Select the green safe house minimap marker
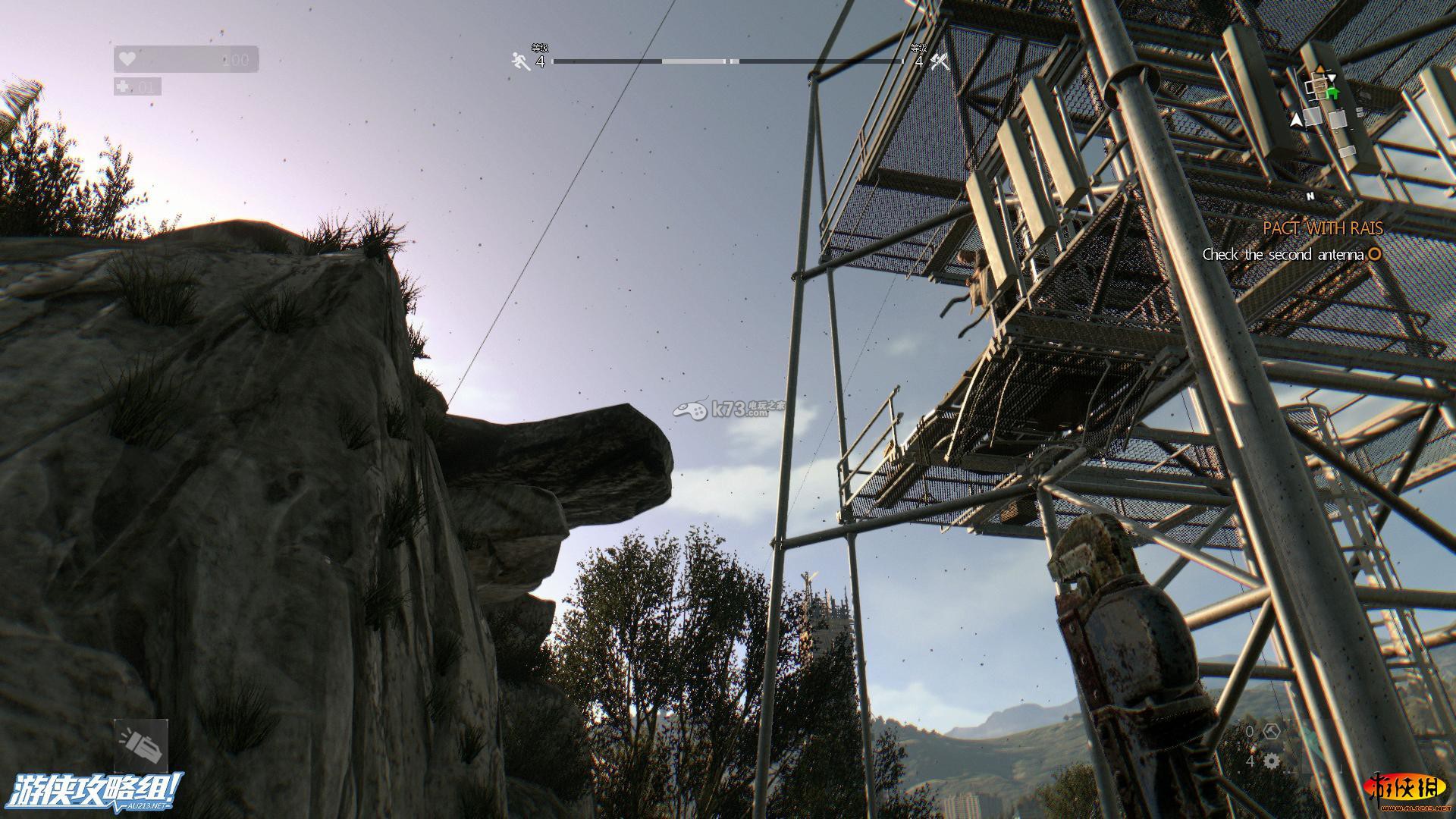Image resolution: width=1456 pixels, height=819 pixels. point(1332,93)
